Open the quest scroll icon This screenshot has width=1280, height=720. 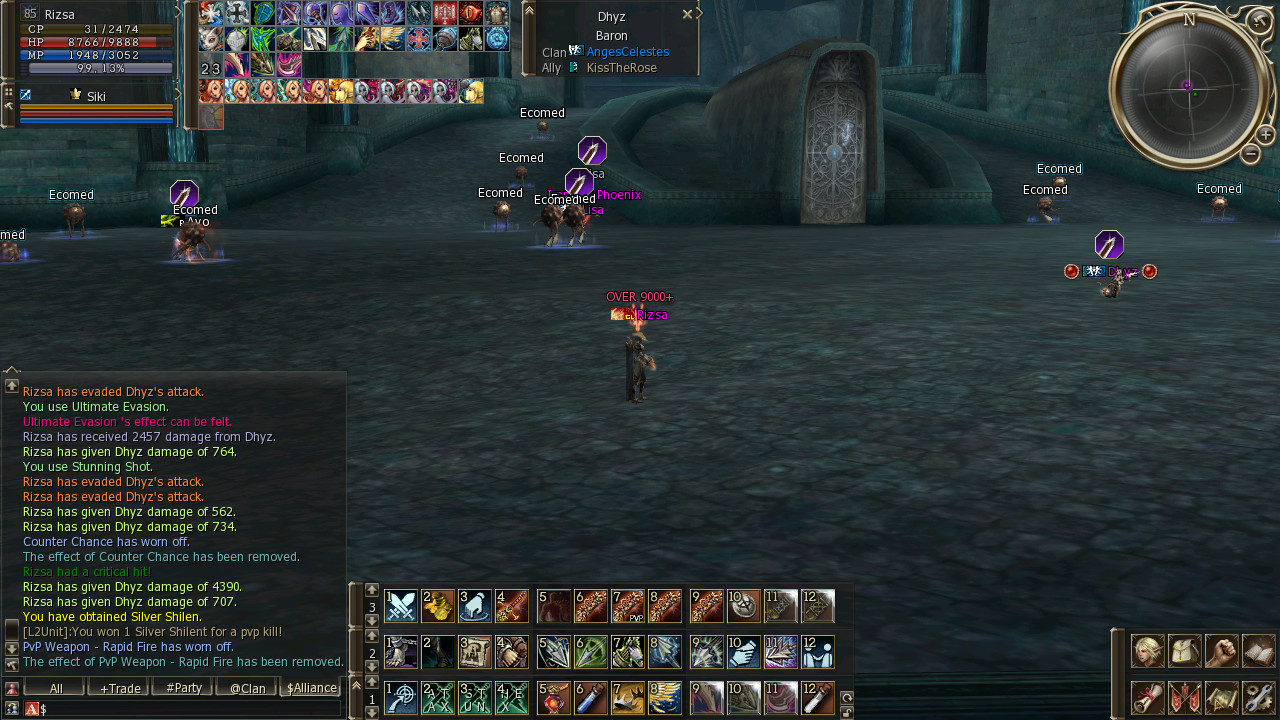(1147, 697)
